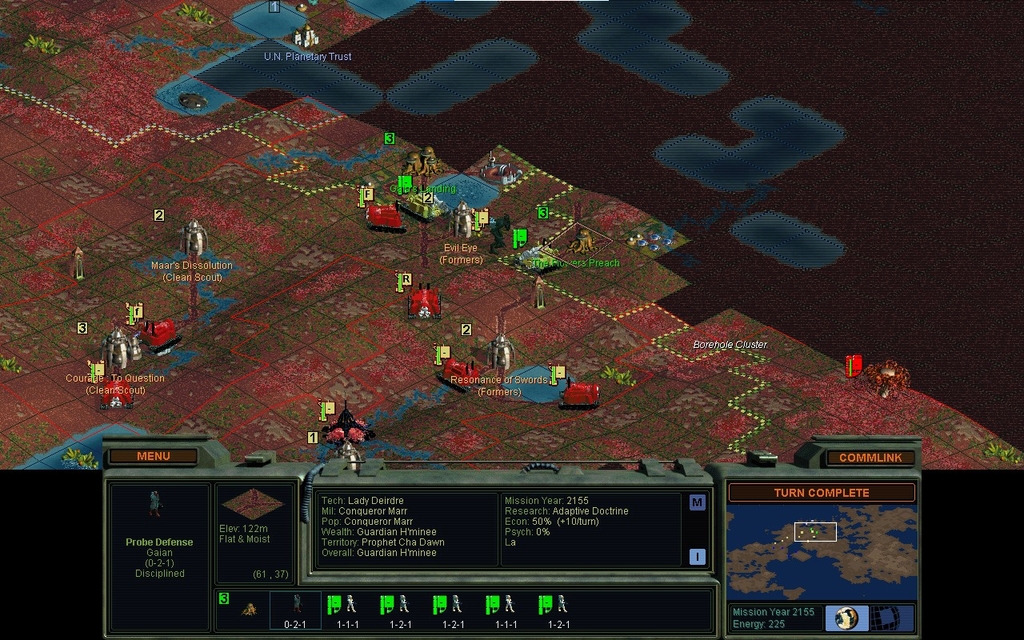Select the base icon in unit stack row

coord(248,608)
